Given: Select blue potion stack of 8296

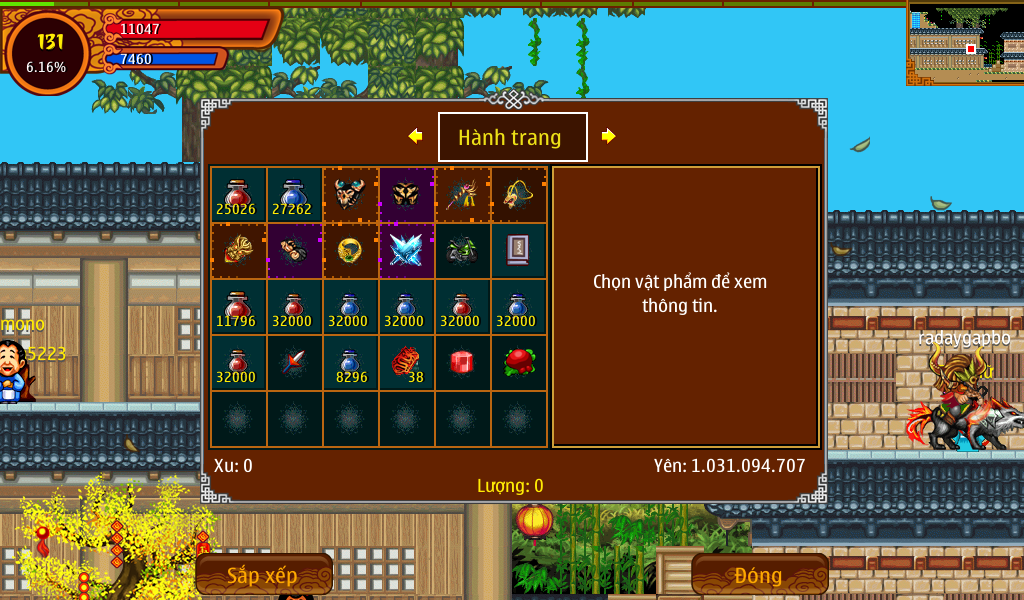Looking at the screenshot, I should [x=350, y=363].
